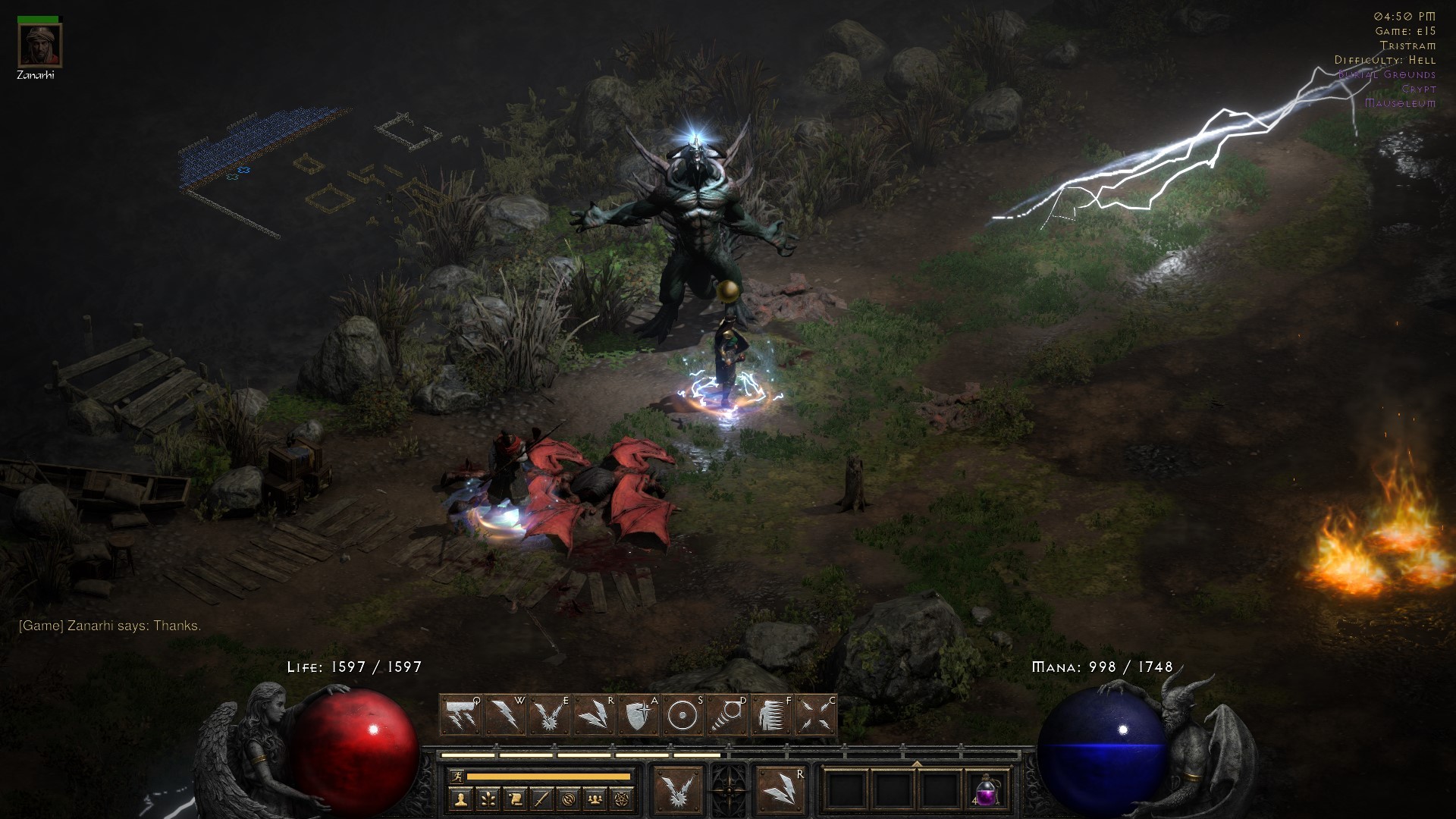Open the character sheet button
The width and height of the screenshot is (1456, 819).
(460, 799)
